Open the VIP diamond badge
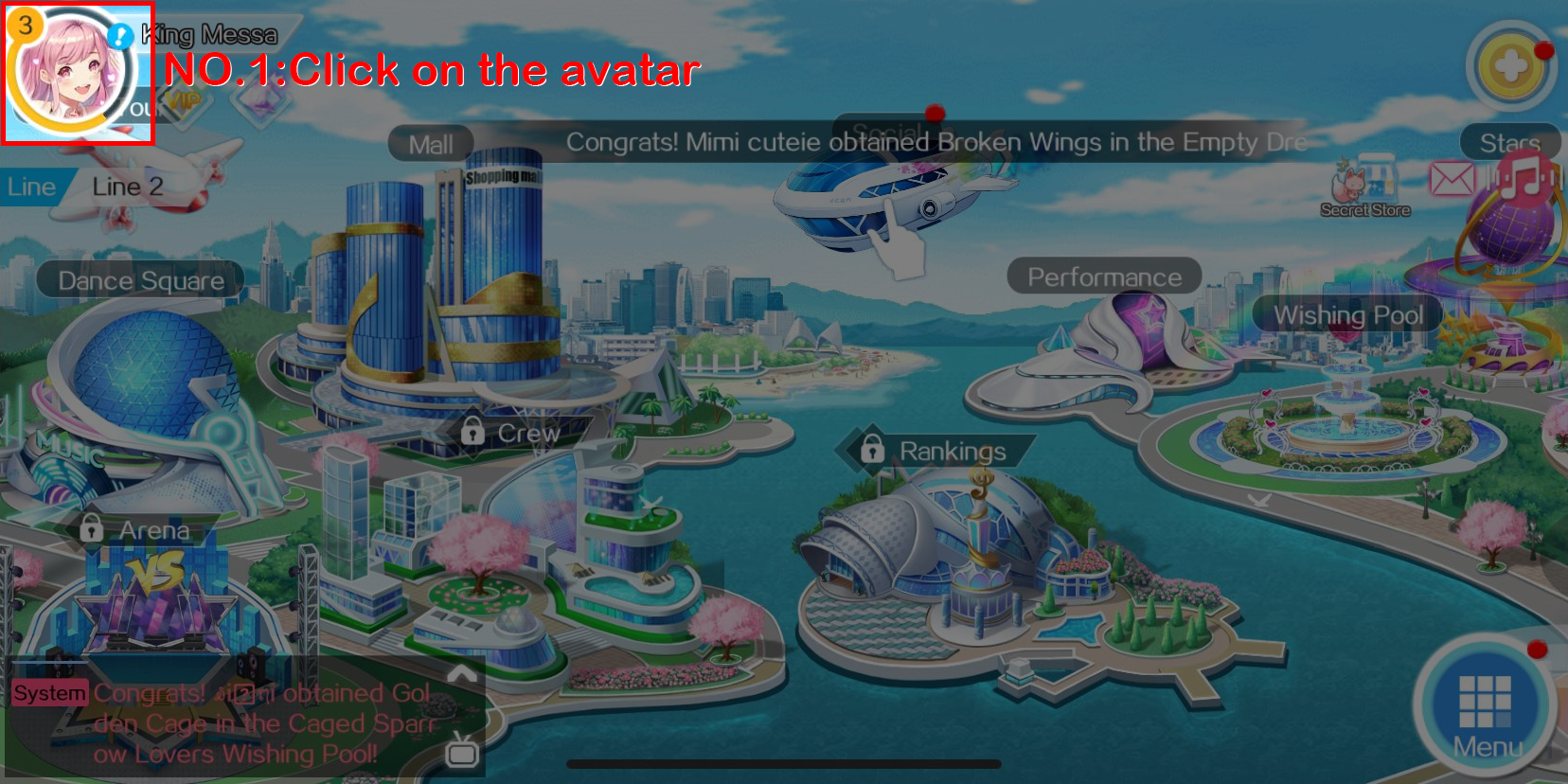Viewport: 1568px width, 784px height. coord(185,102)
